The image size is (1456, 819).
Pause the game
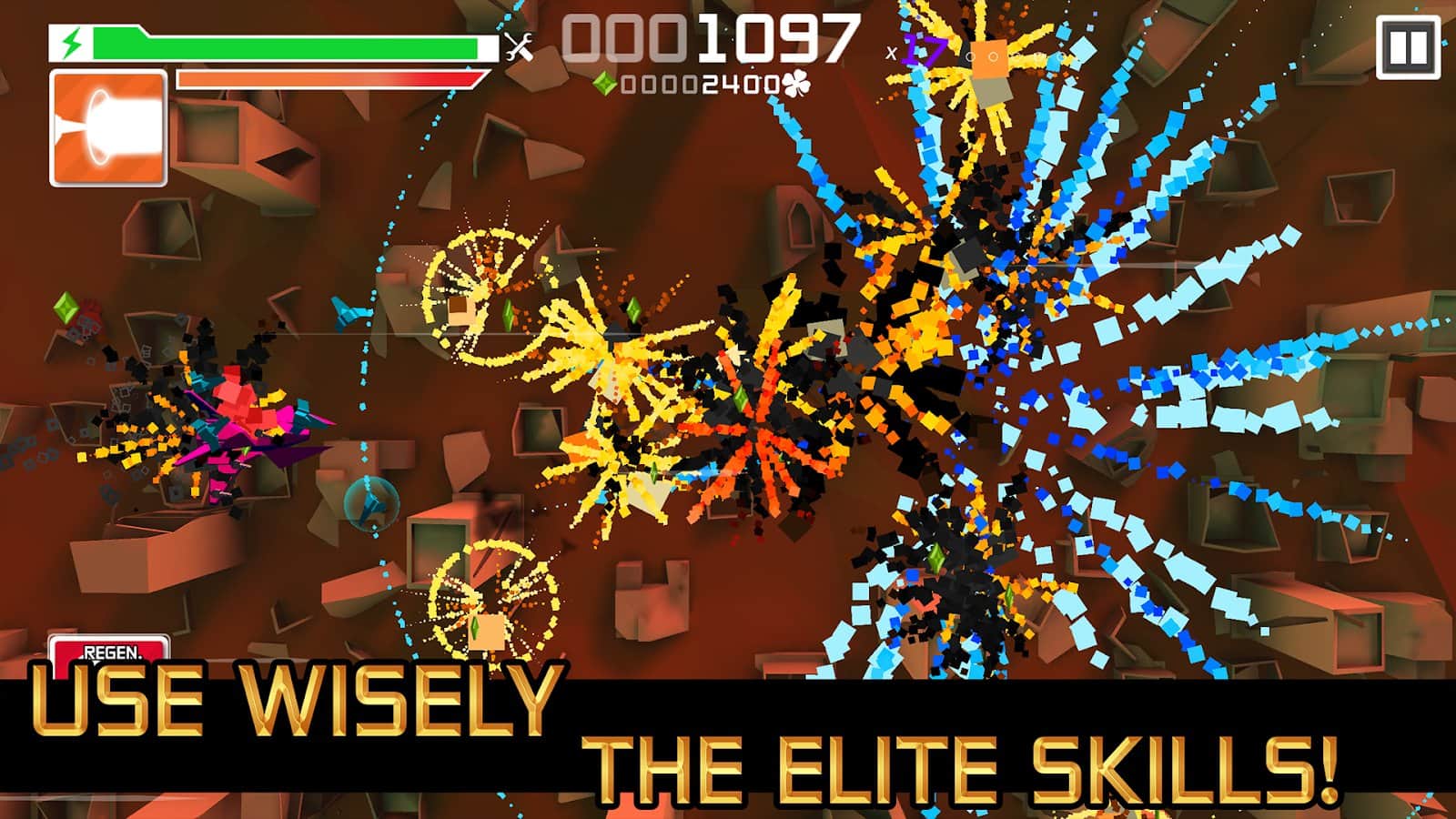(1408, 47)
